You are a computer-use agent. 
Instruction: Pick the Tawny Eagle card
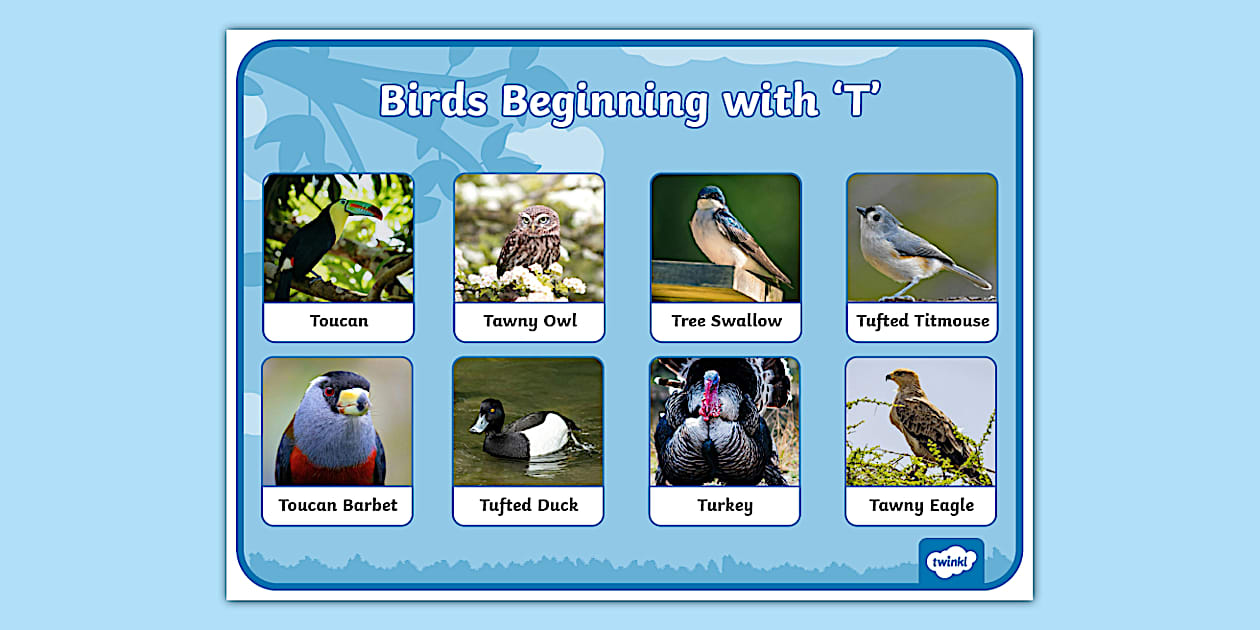point(921,441)
